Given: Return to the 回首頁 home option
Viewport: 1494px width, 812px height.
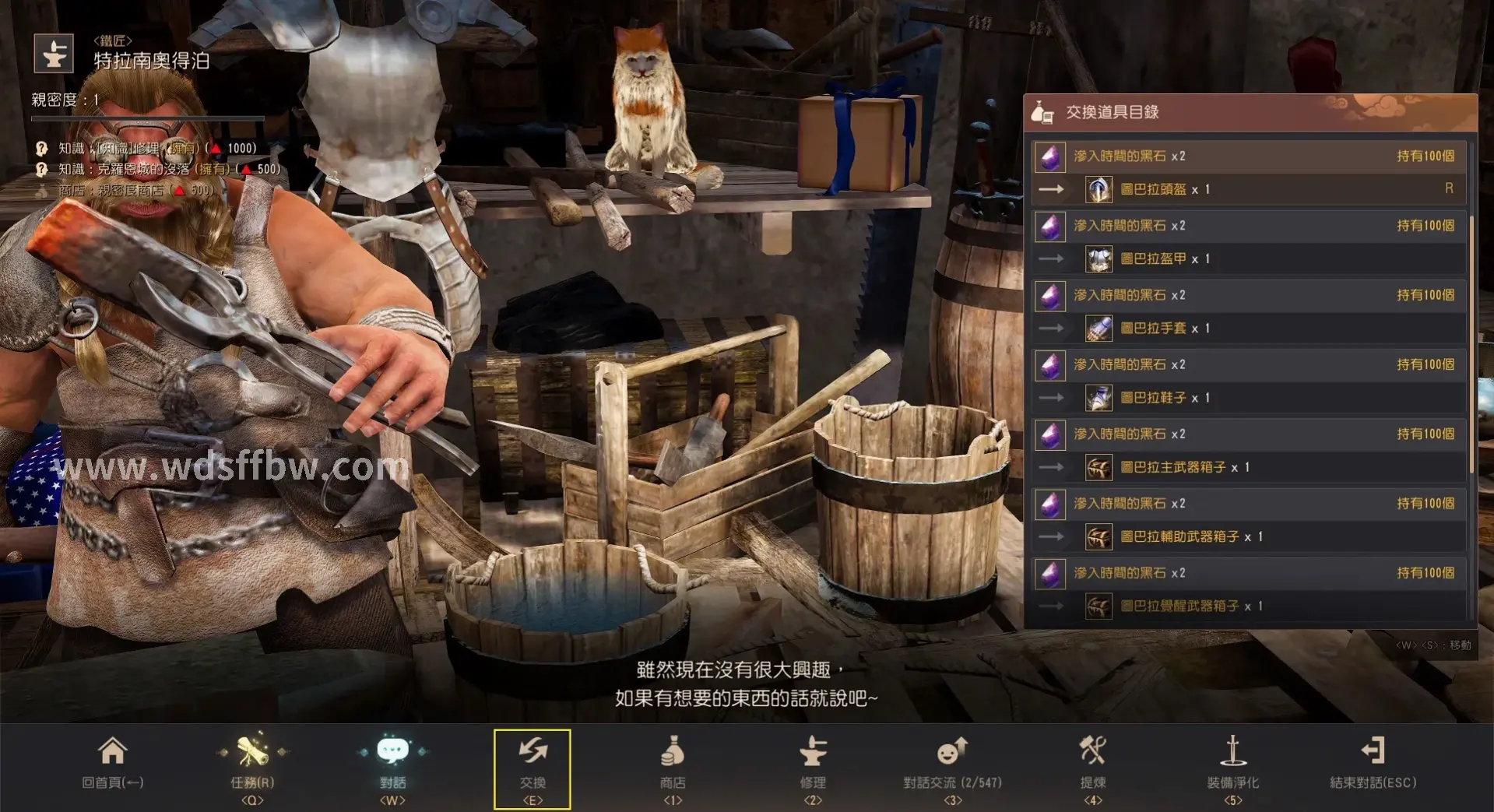Looking at the screenshot, I should tap(112, 764).
